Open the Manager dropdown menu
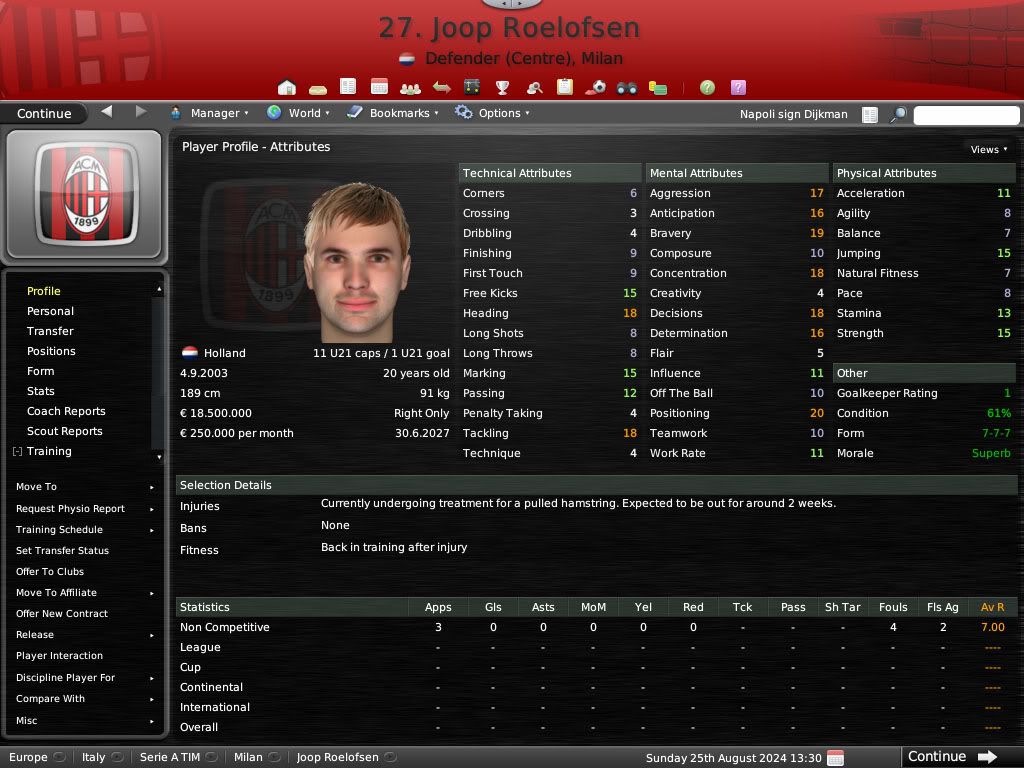 (210, 113)
